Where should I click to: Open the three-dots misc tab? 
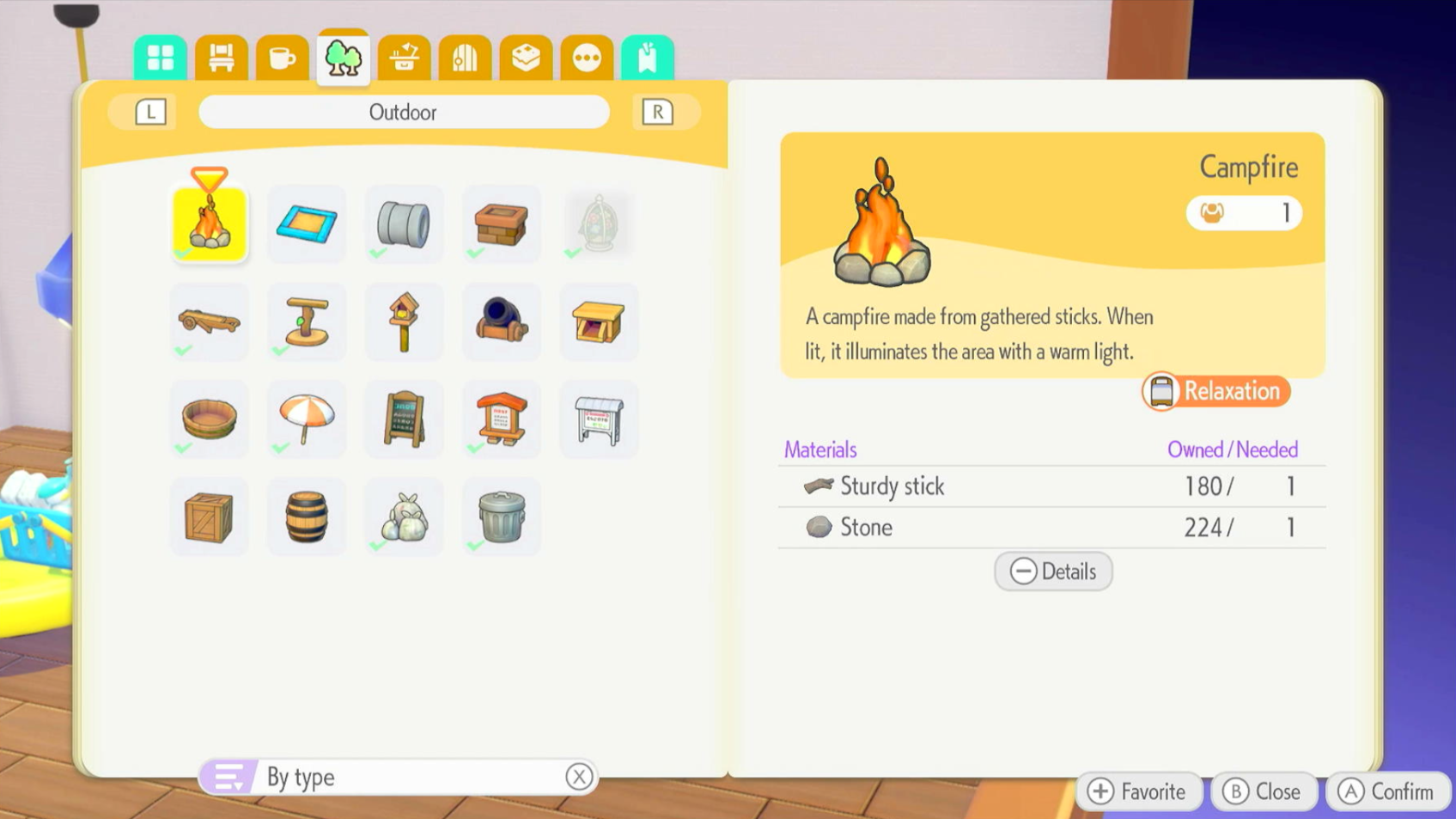click(x=587, y=58)
